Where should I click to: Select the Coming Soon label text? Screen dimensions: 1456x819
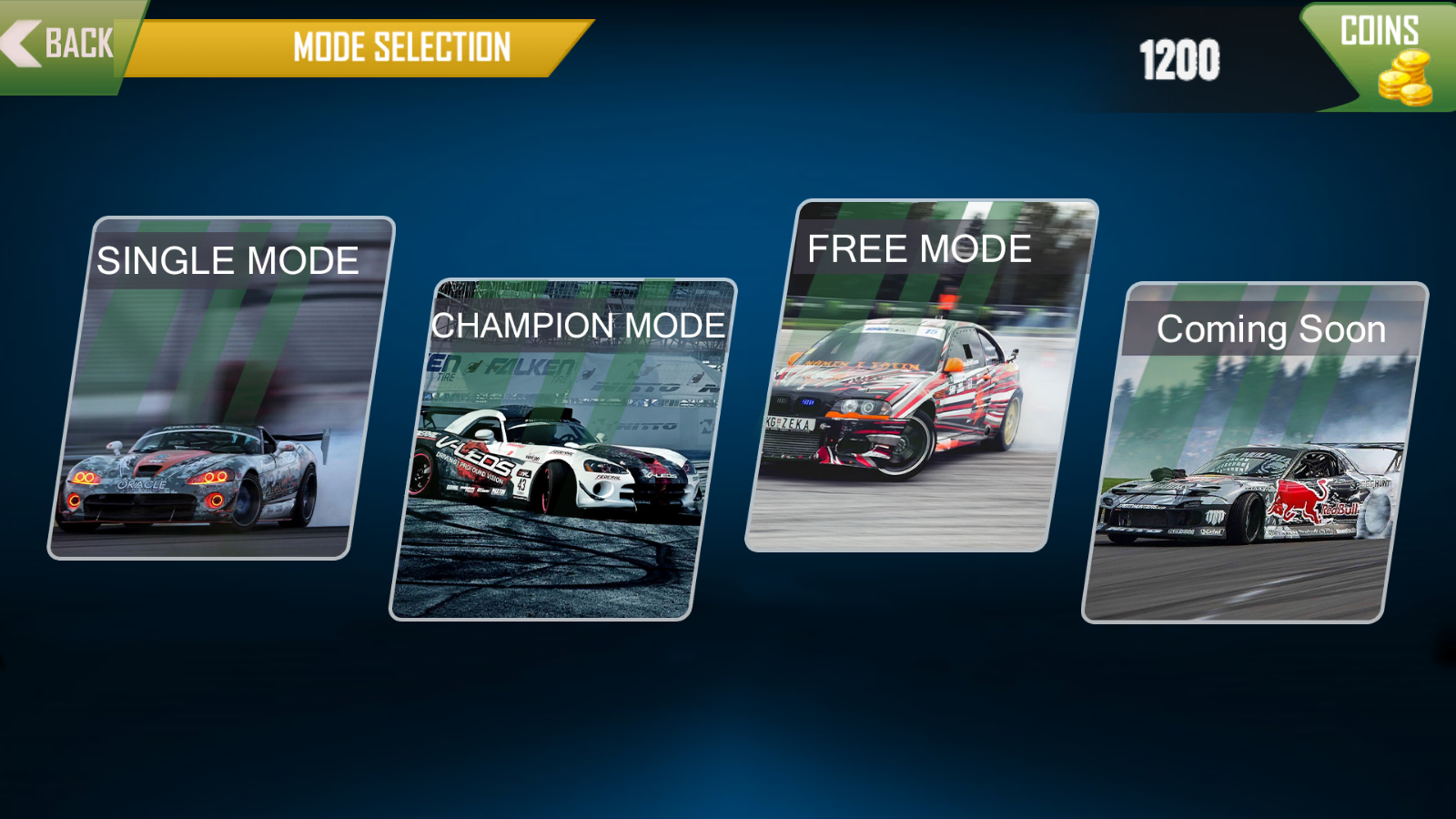coord(1270,329)
